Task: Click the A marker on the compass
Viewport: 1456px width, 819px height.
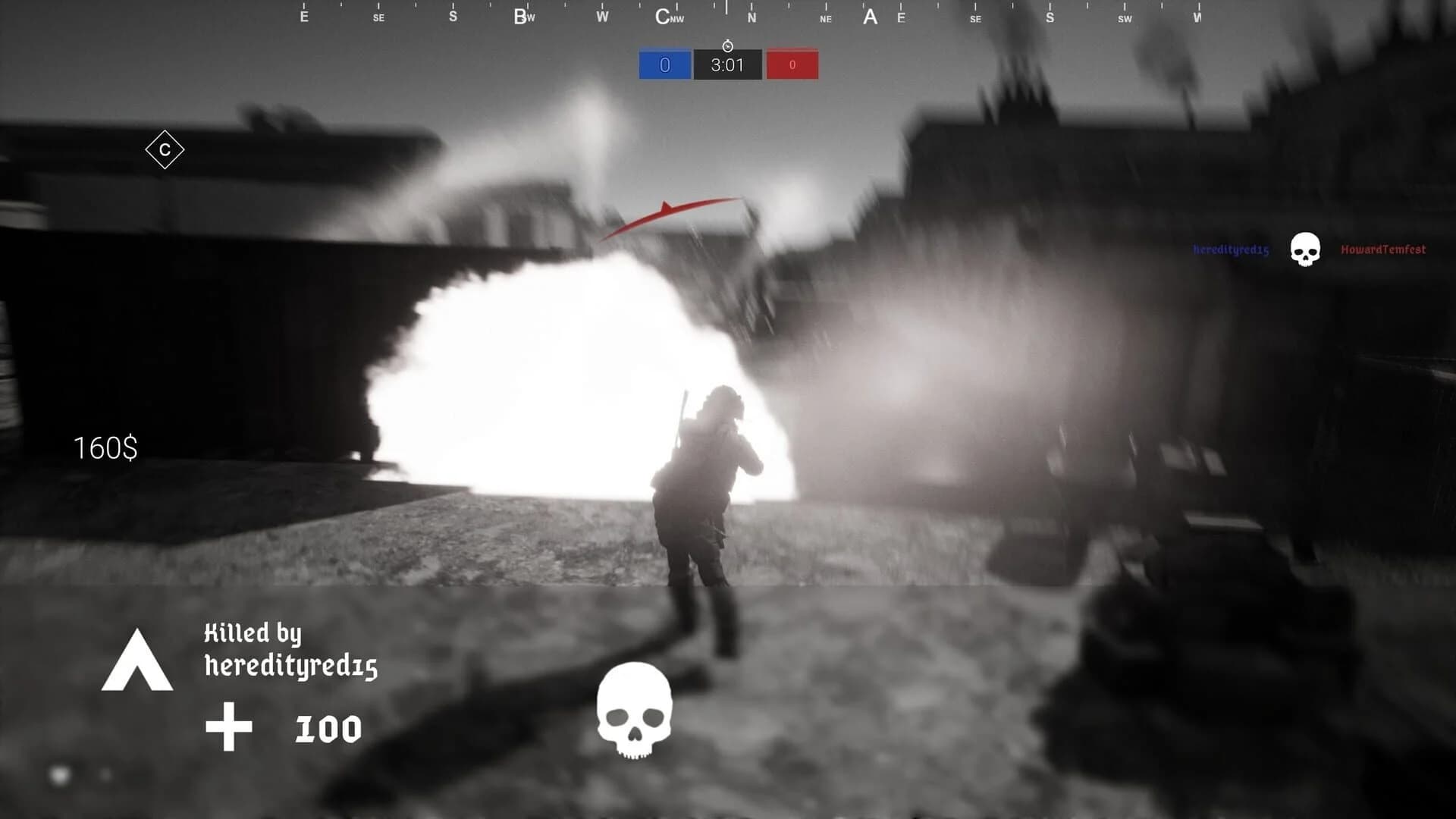Action: tap(869, 16)
